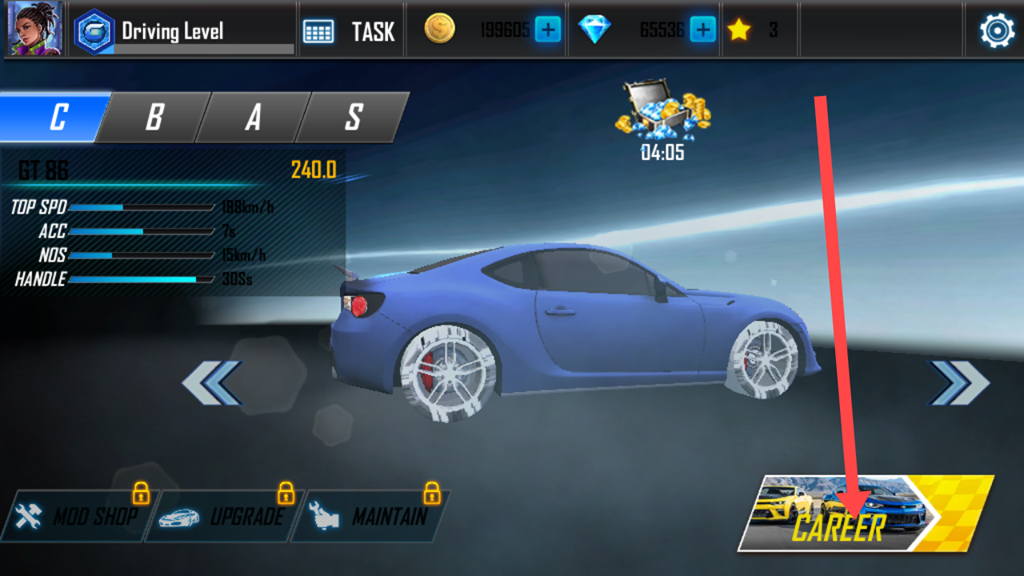Viewport: 1024px width, 576px height.
Task: Show the previous car
Action: (x=212, y=382)
